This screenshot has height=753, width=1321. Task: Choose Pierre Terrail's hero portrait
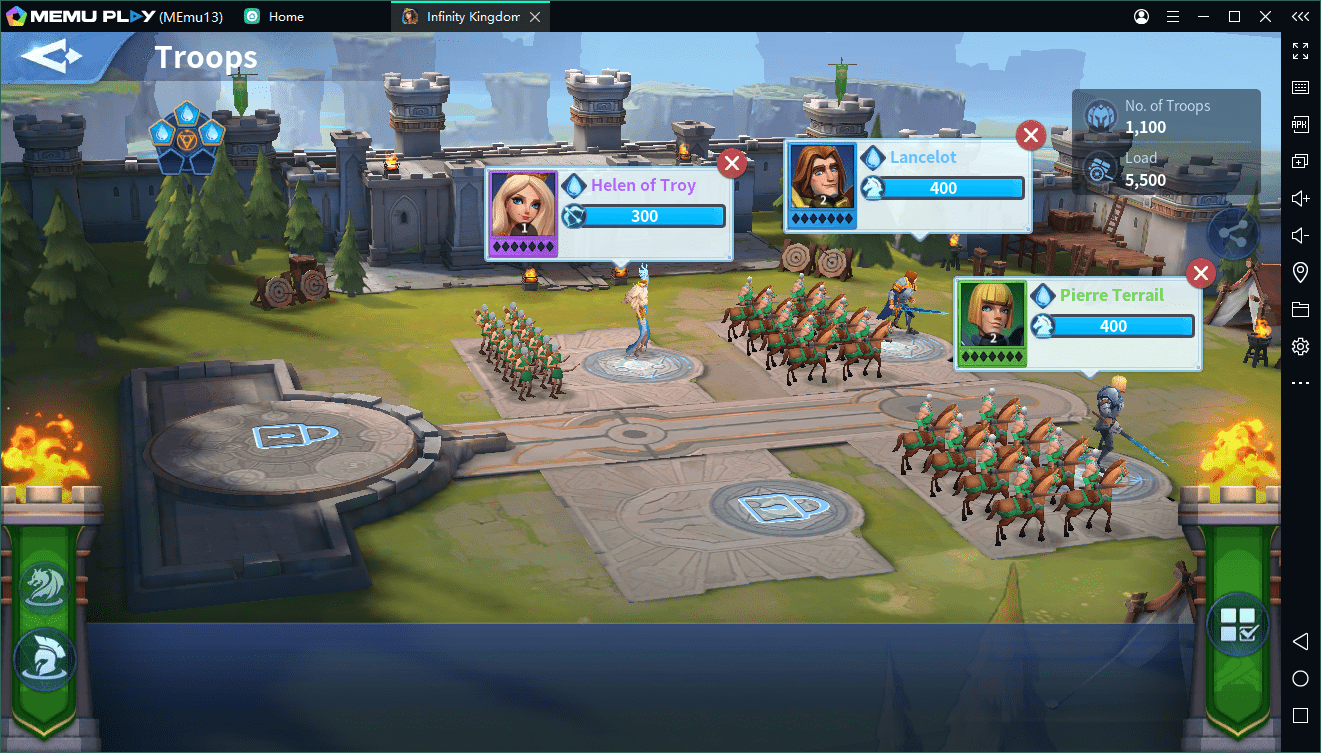992,316
